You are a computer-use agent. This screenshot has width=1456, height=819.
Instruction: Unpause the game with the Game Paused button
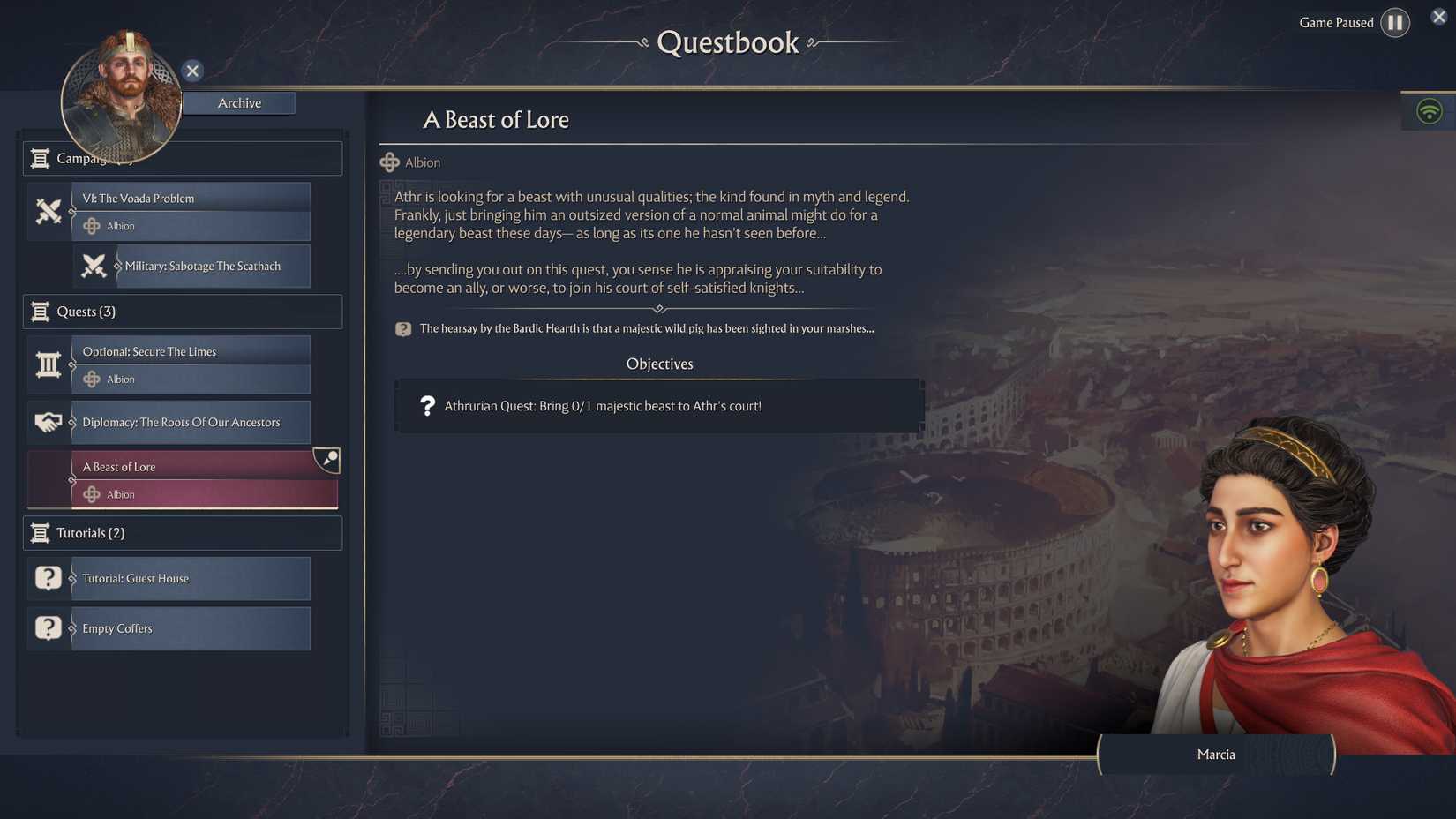[1395, 22]
